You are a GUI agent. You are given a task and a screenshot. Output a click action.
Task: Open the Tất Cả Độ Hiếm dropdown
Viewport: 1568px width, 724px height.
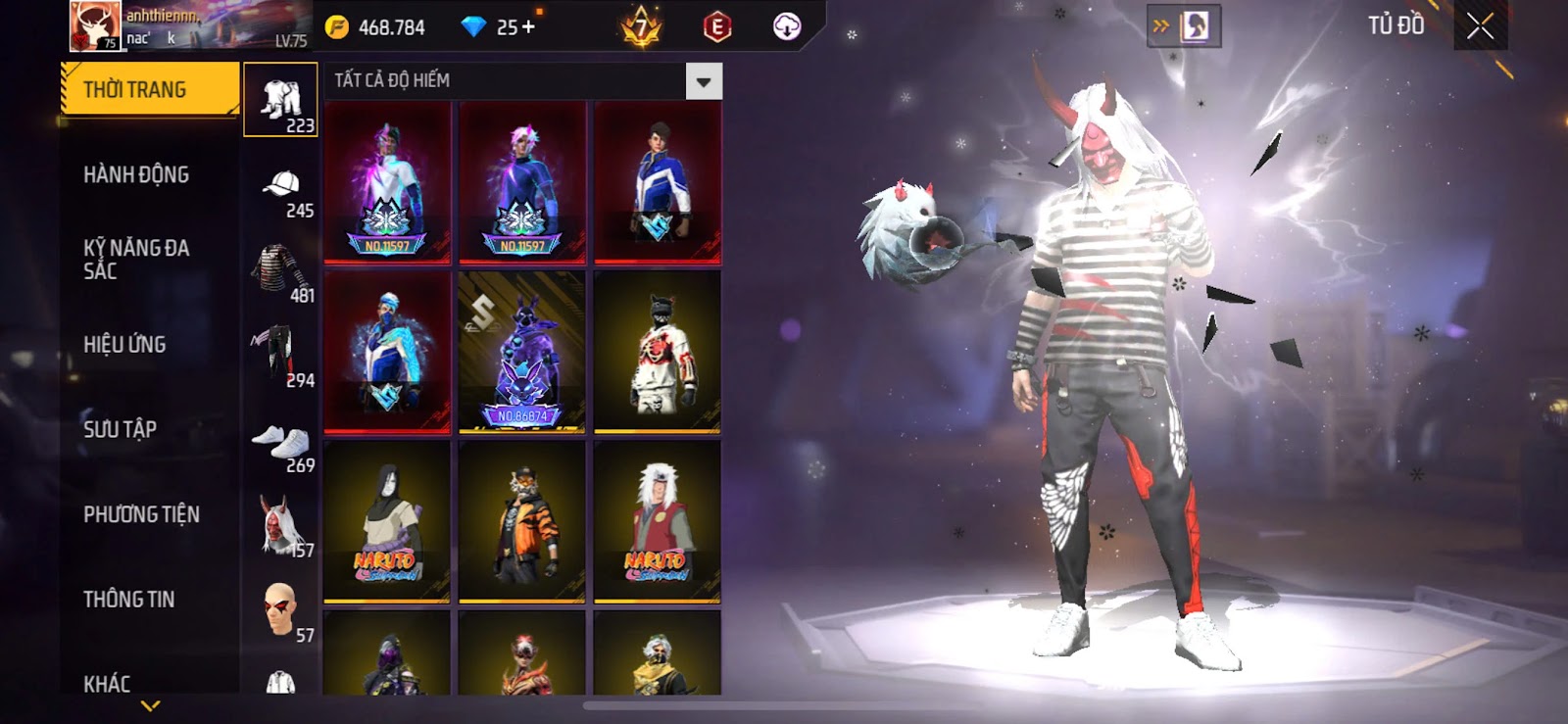pos(703,82)
